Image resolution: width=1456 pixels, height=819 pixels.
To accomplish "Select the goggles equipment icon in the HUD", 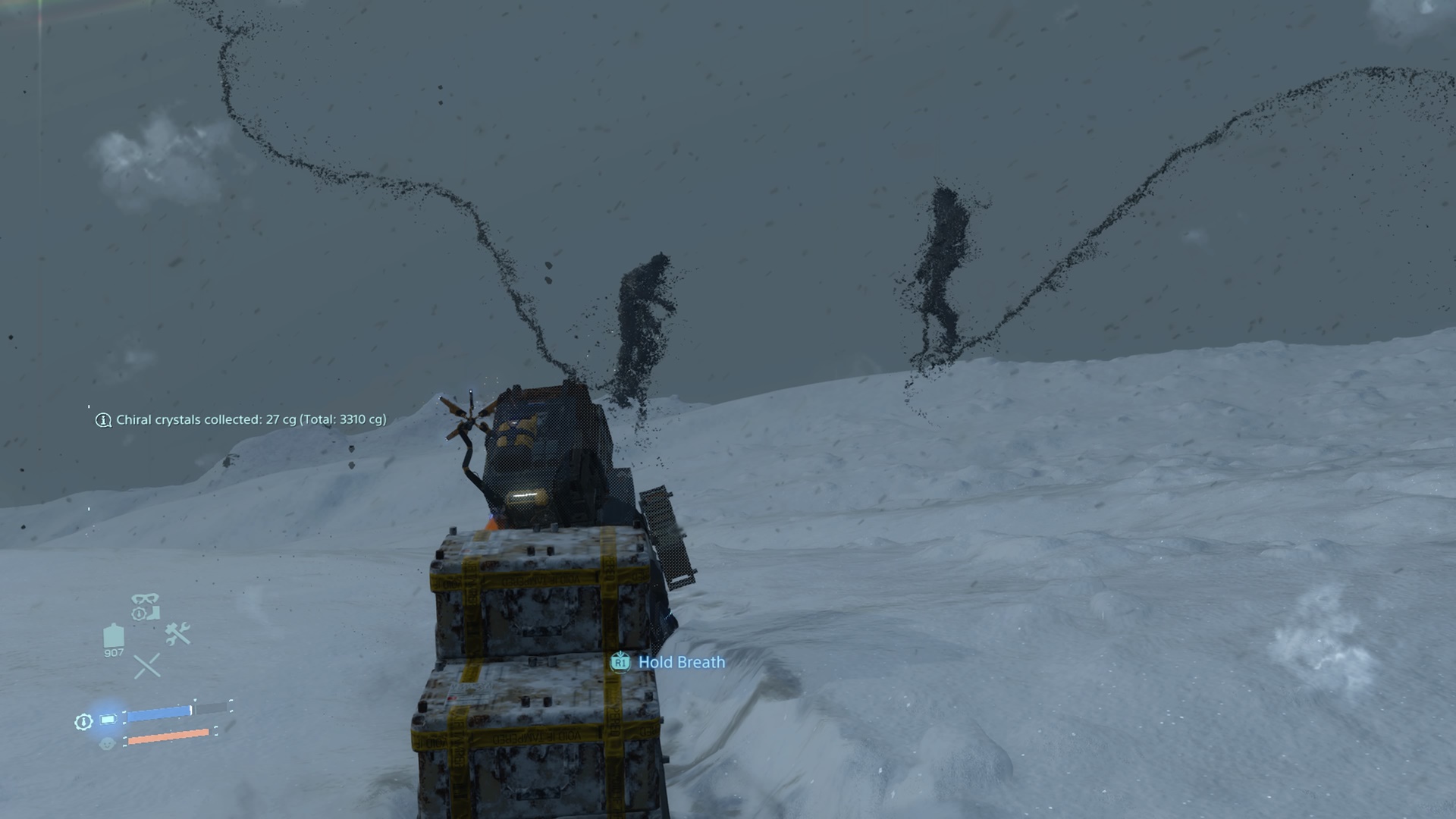I will tap(144, 597).
